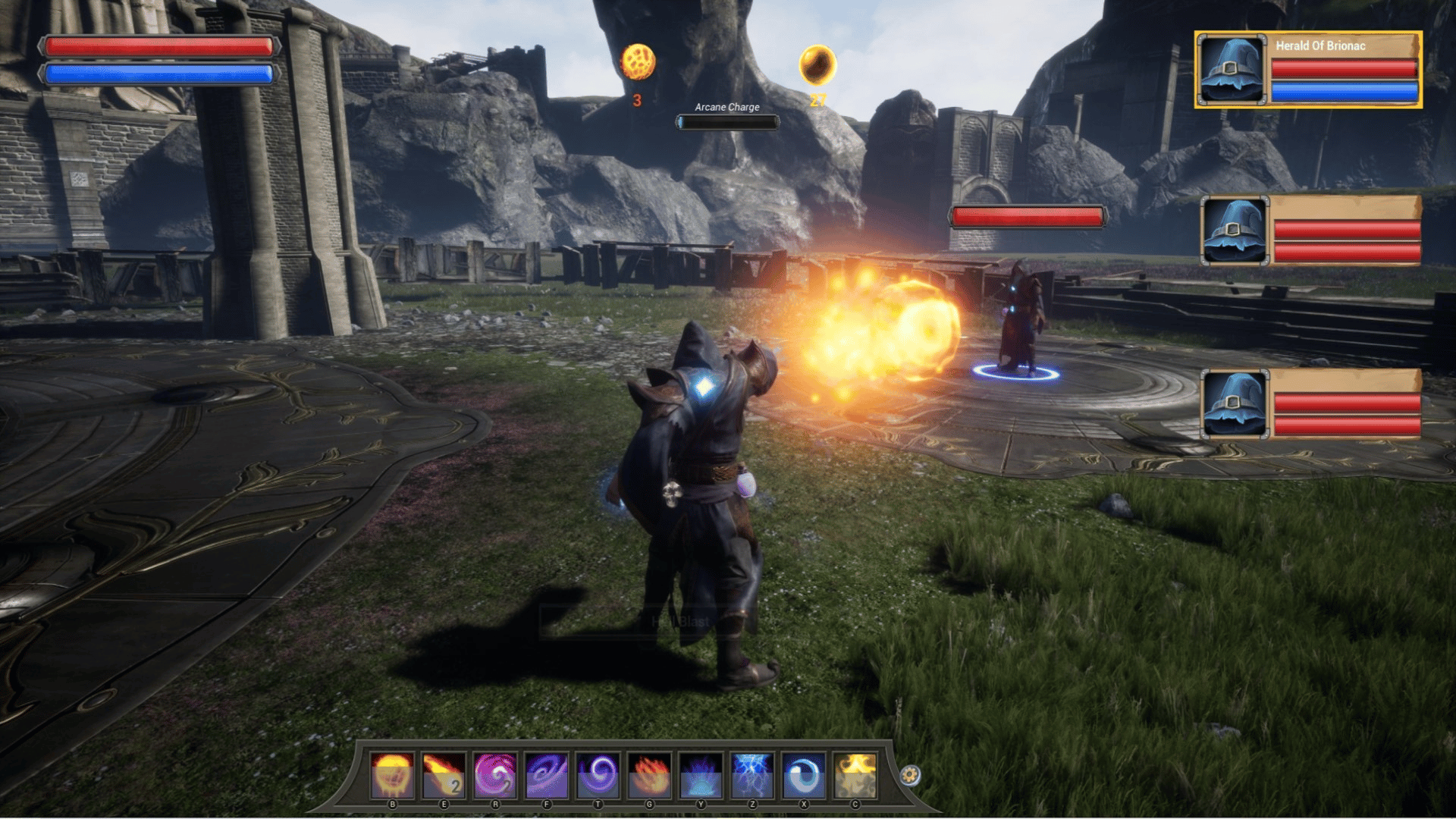Cast the flaming meteor ability
1456x819 pixels.
pyautogui.click(x=444, y=775)
